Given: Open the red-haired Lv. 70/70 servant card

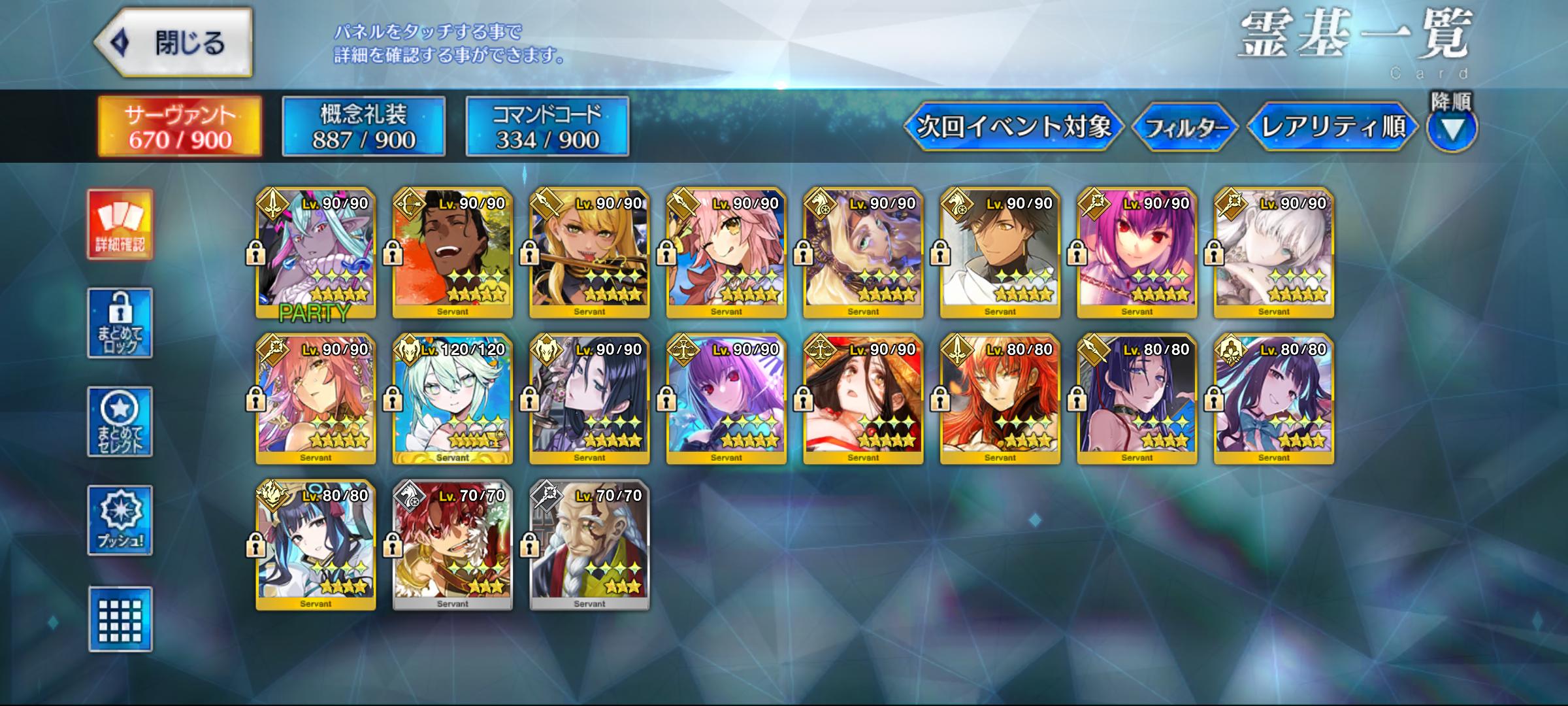Looking at the screenshot, I should (x=453, y=545).
